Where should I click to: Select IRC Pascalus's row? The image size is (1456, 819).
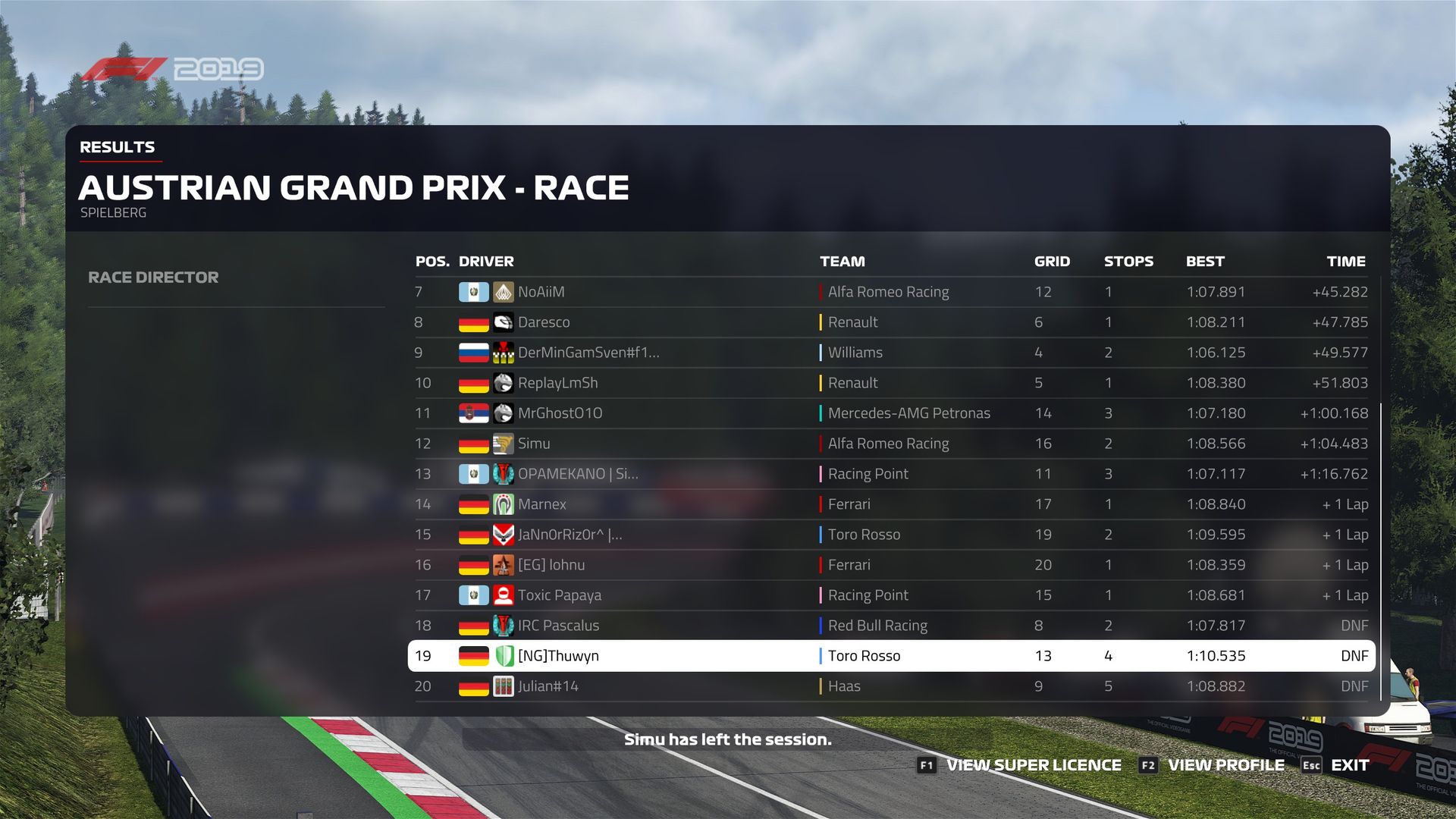(891, 626)
